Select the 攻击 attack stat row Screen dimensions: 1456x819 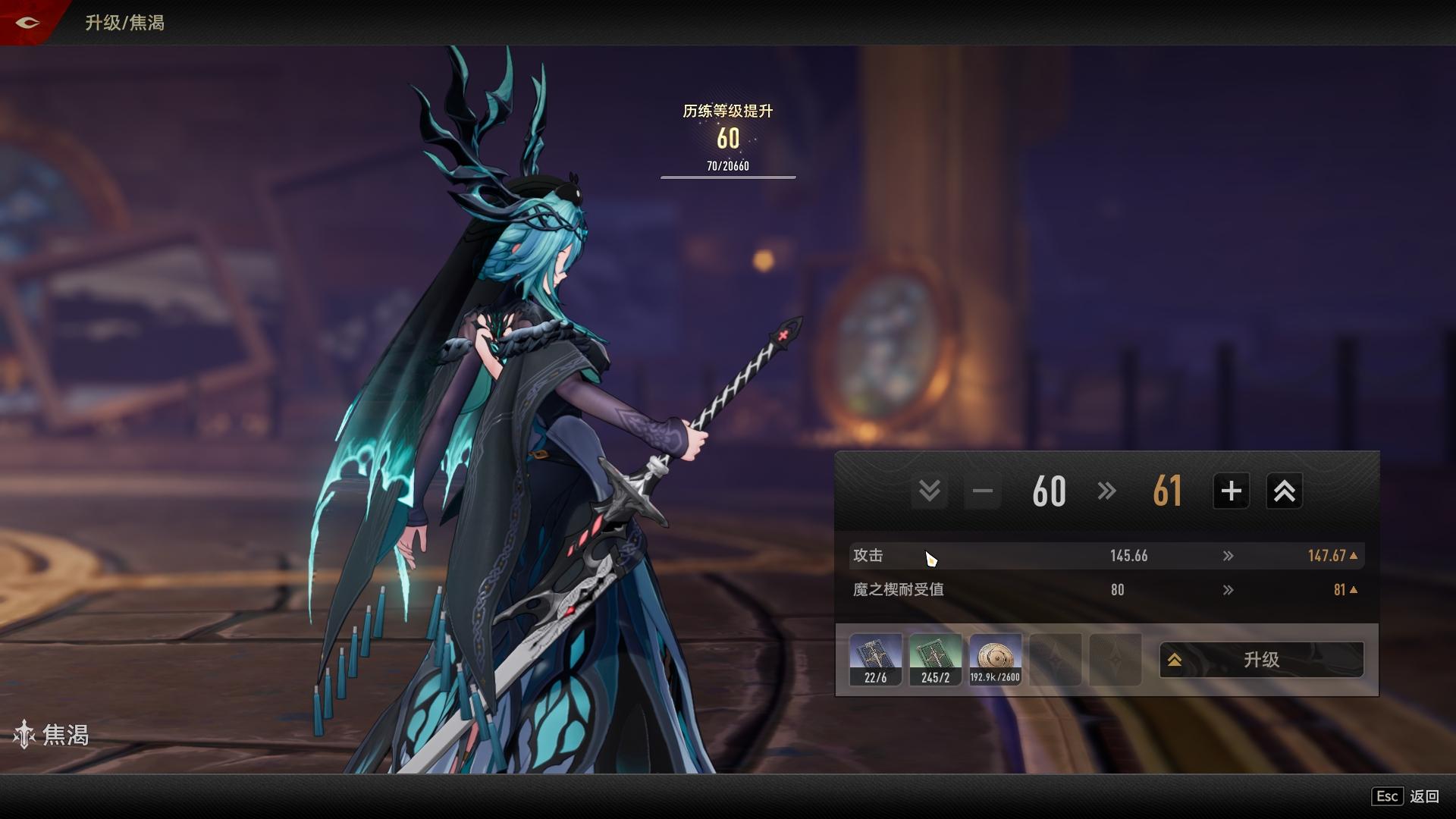pos(1106,556)
